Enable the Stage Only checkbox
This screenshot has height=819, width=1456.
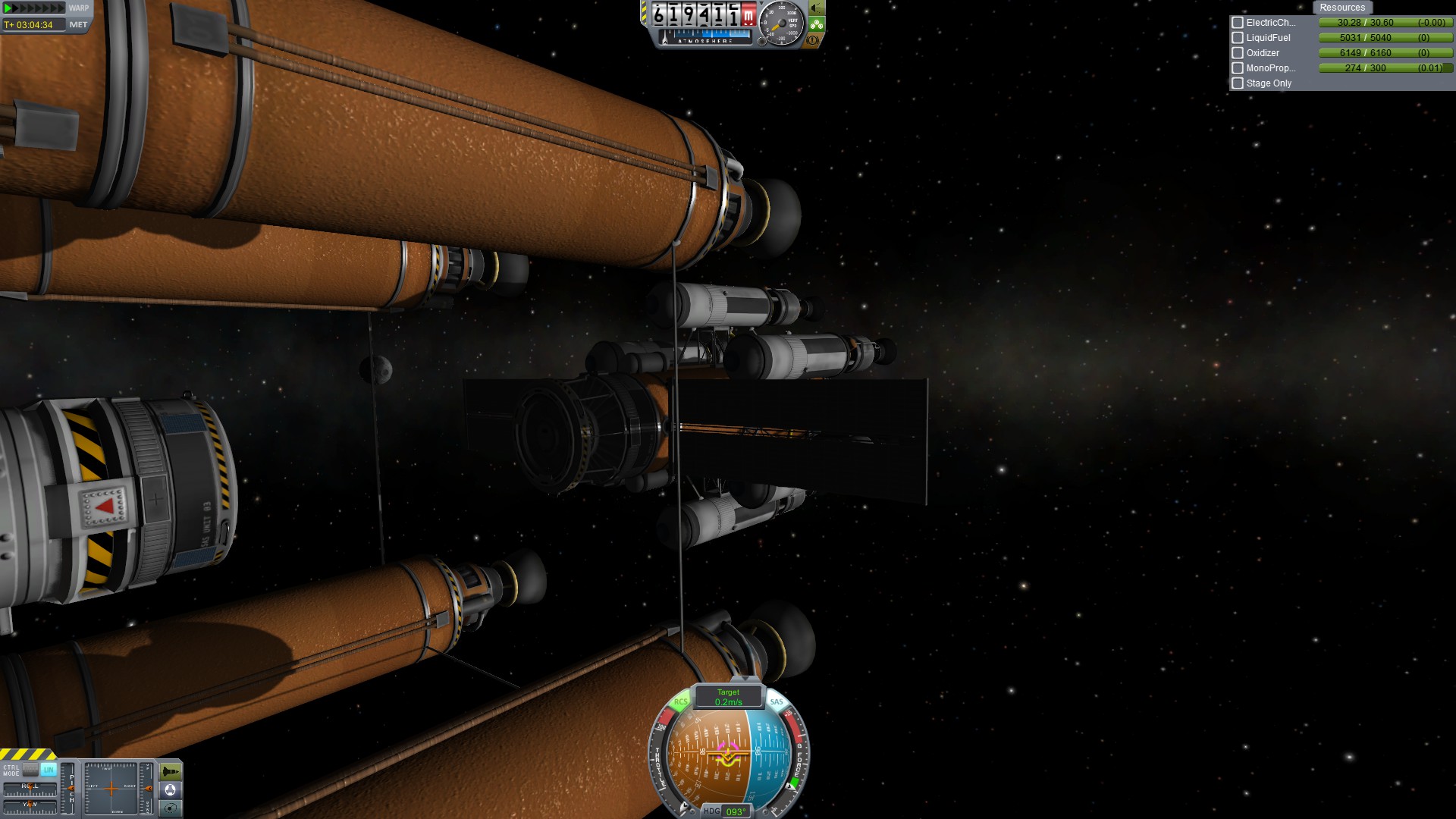(x=1238, y=83)
